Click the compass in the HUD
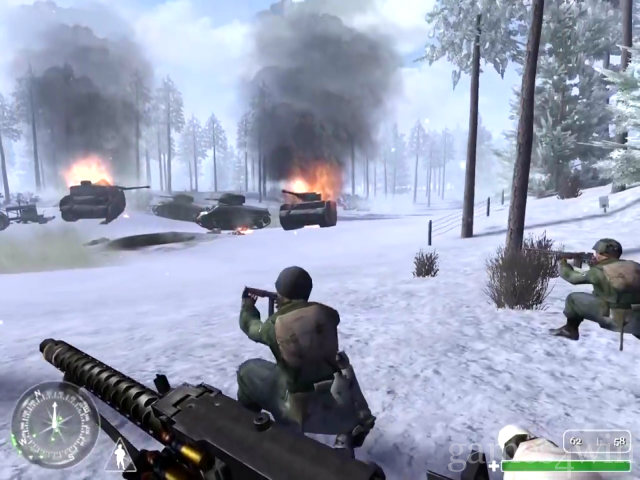Viewport: 640px width, 480px height. (54, 424)
